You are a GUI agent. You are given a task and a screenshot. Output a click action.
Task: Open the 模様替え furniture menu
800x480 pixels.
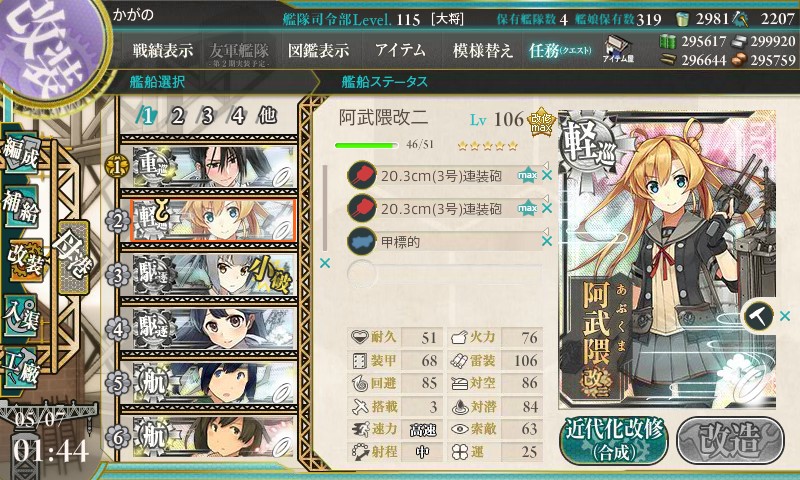click(482, 50)
